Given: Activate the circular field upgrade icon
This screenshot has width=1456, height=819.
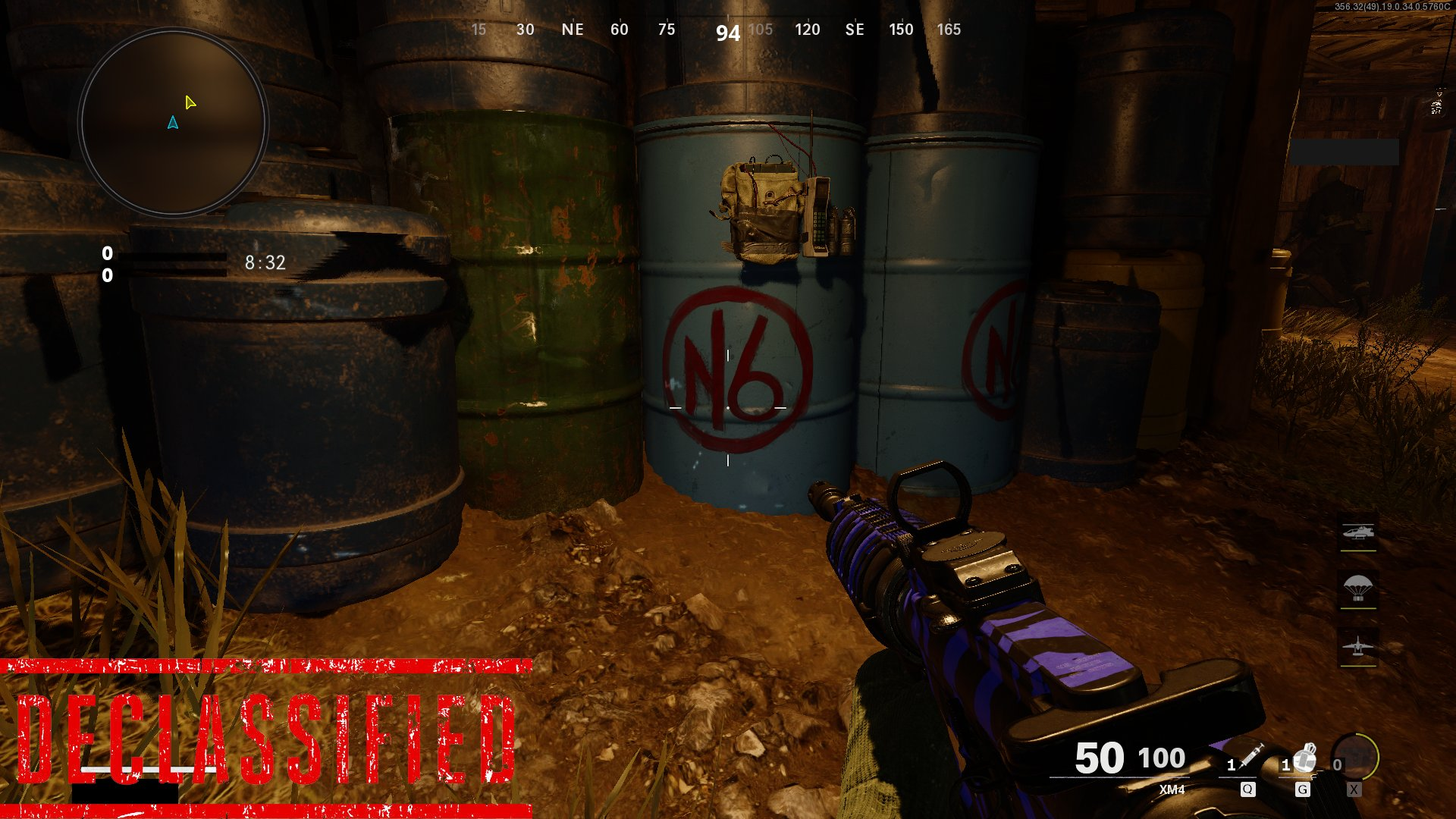Looking at the screenshot, I should click(1355, 757).
